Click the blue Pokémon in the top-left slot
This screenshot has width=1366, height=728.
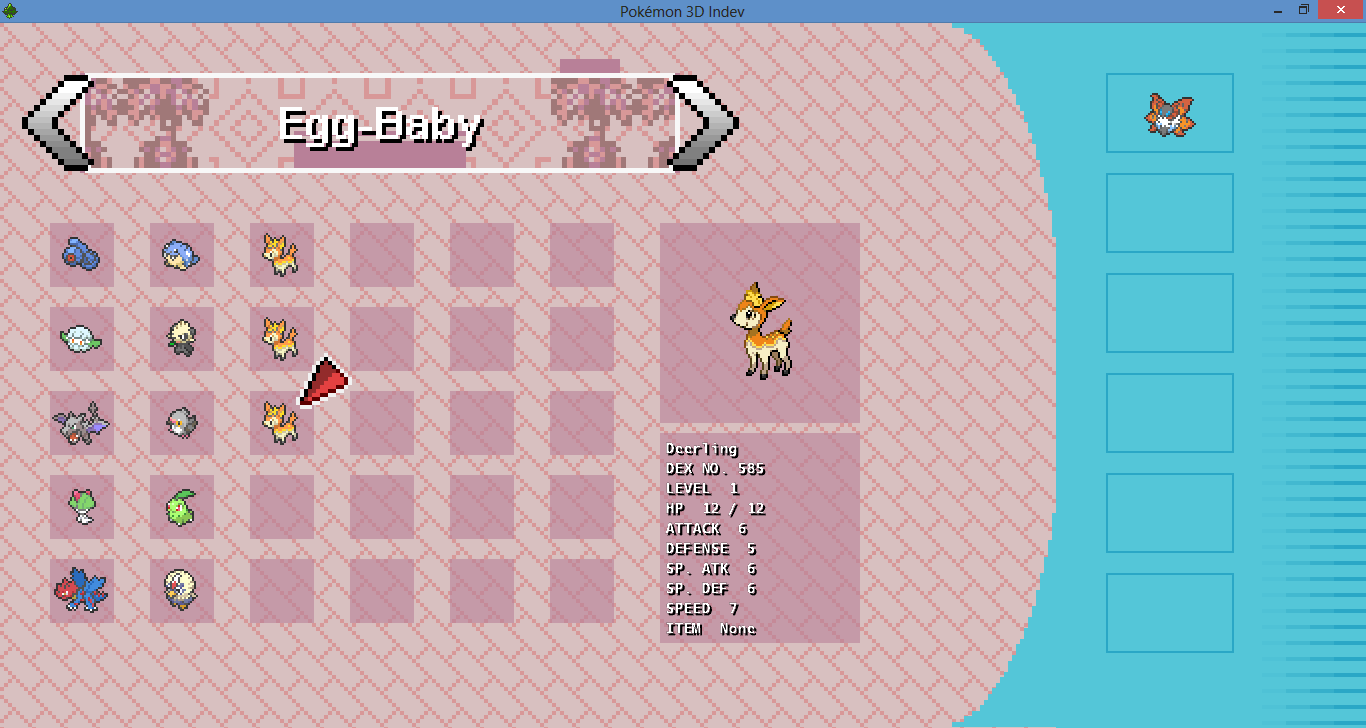click(x=81, y=253)
